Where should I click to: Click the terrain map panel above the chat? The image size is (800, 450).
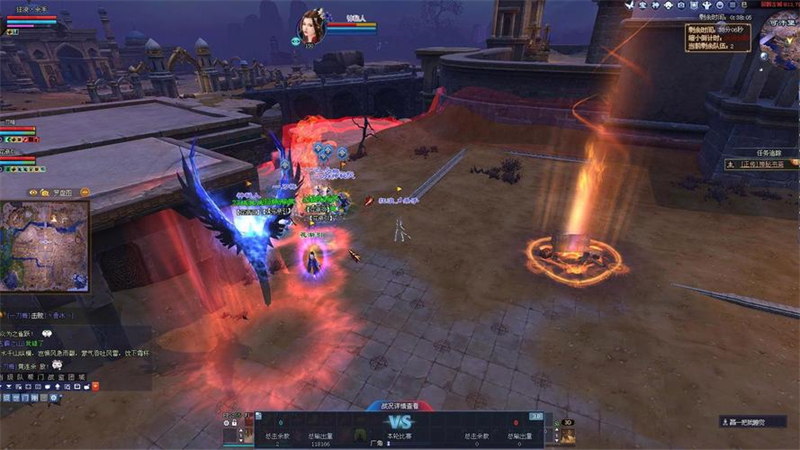[x=44, y=245]
